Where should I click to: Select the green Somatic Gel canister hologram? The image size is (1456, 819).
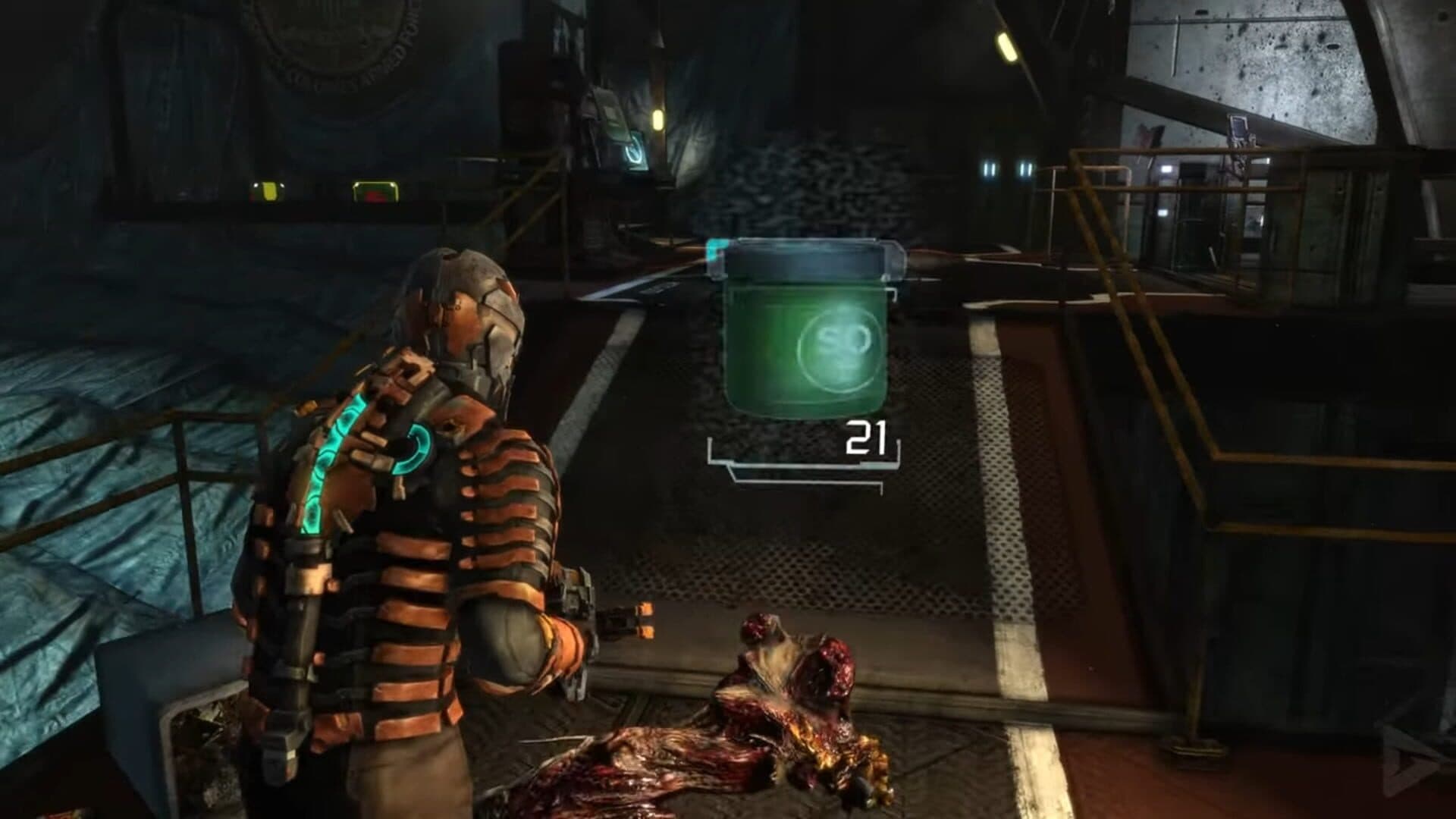tap(804, 334)
